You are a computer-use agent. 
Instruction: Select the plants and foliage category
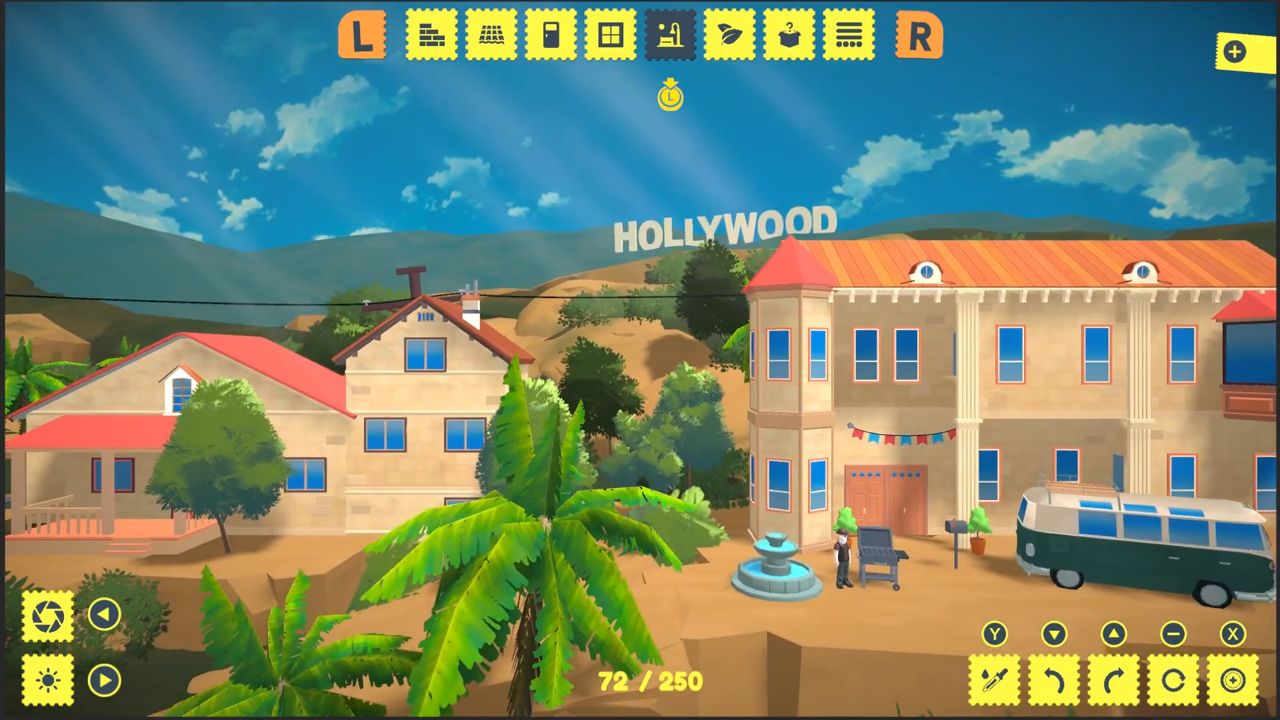coord(730,35)
